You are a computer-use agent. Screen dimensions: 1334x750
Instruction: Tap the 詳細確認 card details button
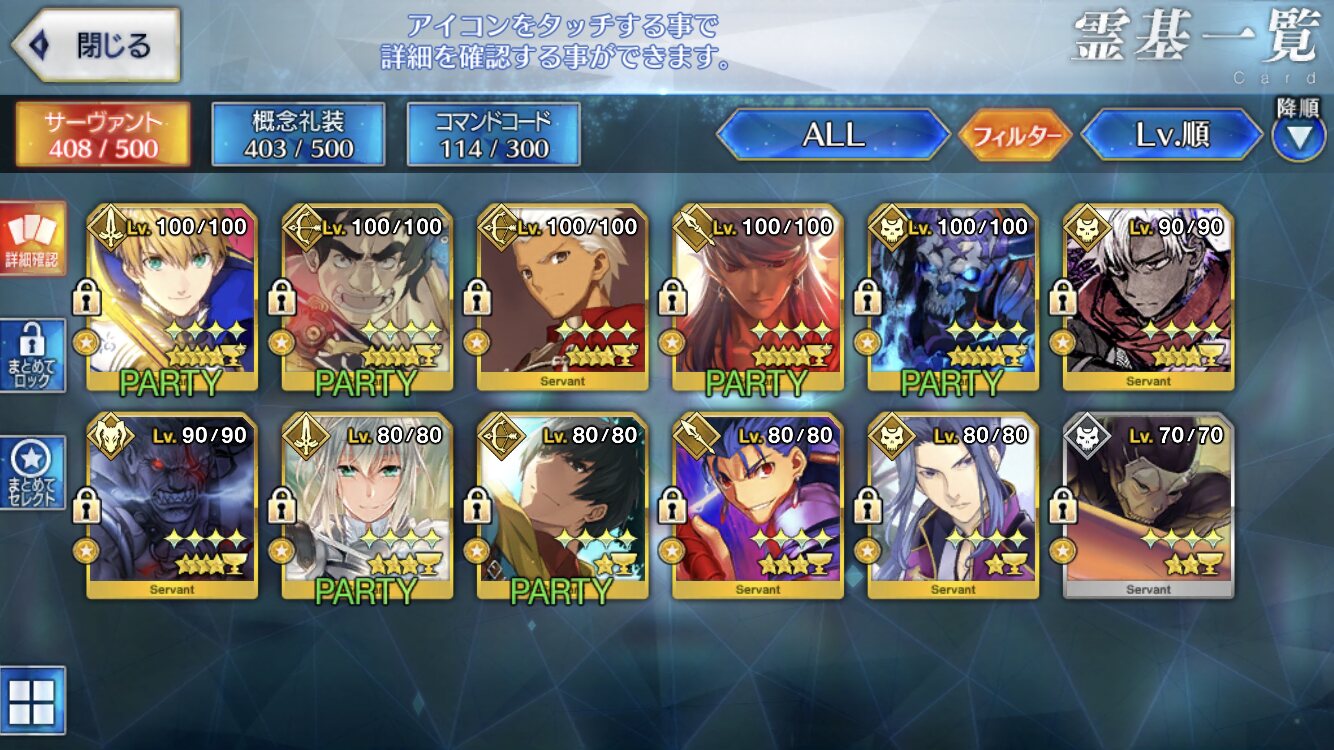[33, 239]
